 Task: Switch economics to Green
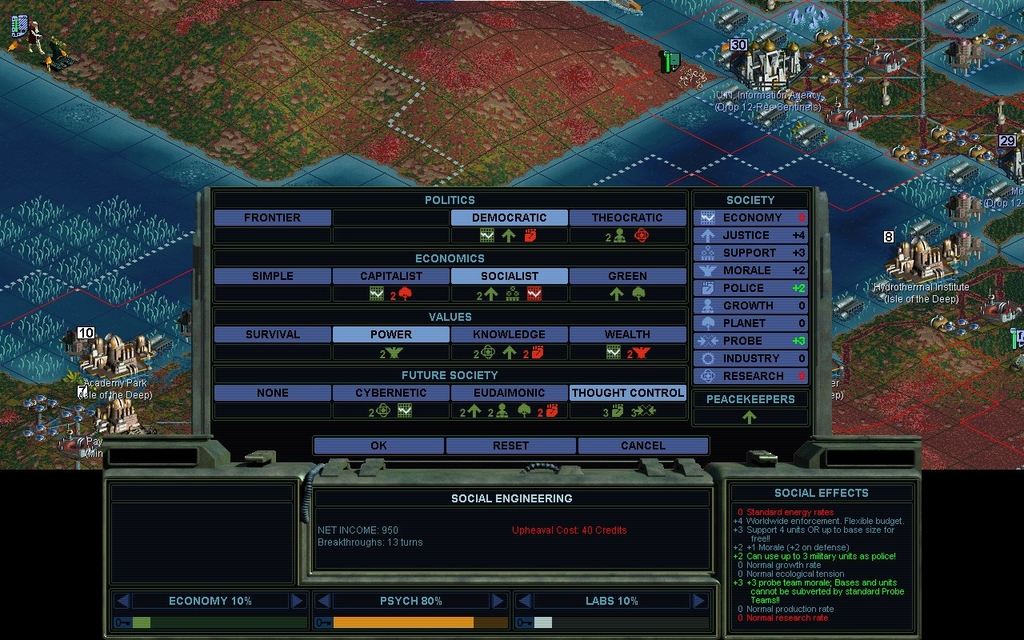pos(627,276)
